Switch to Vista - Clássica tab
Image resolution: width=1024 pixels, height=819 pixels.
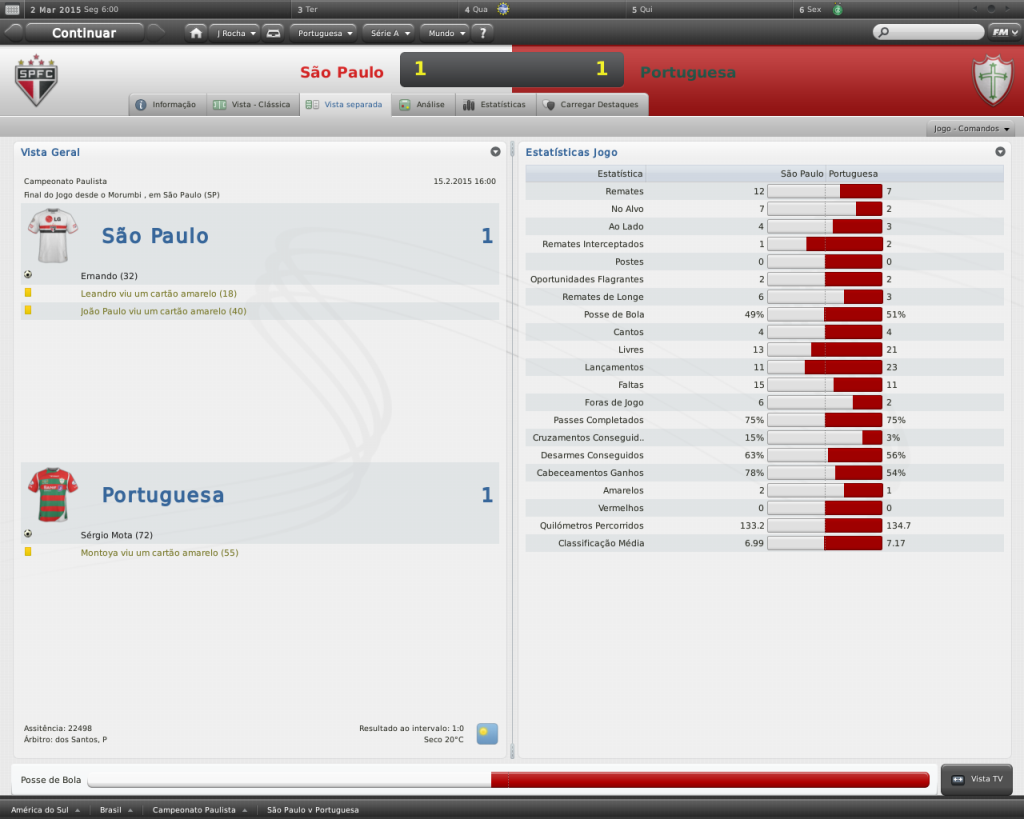252,105
